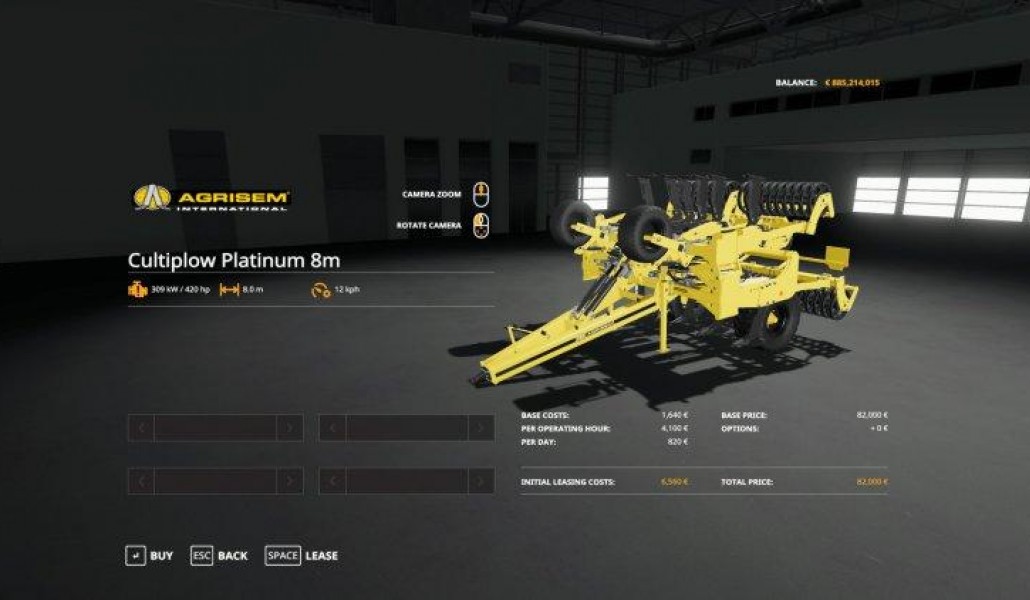
Task: Buy the Cultiplow Platinum 8m
Action: click(149, 556)
